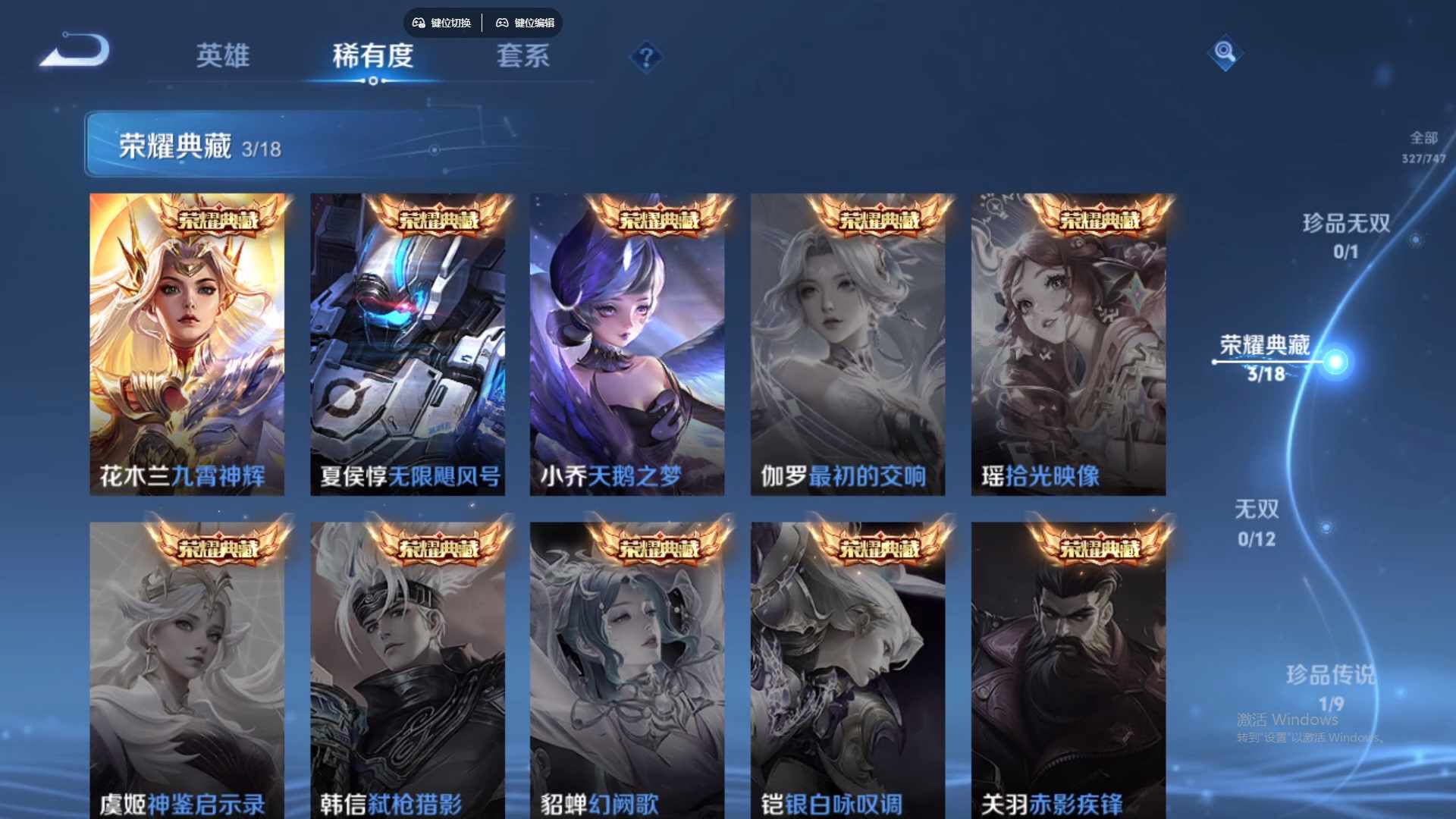The image size is (1456, 819).
Task: Select the 瑶 拾光映像 skin card
Action: (x=1068, y=345)
